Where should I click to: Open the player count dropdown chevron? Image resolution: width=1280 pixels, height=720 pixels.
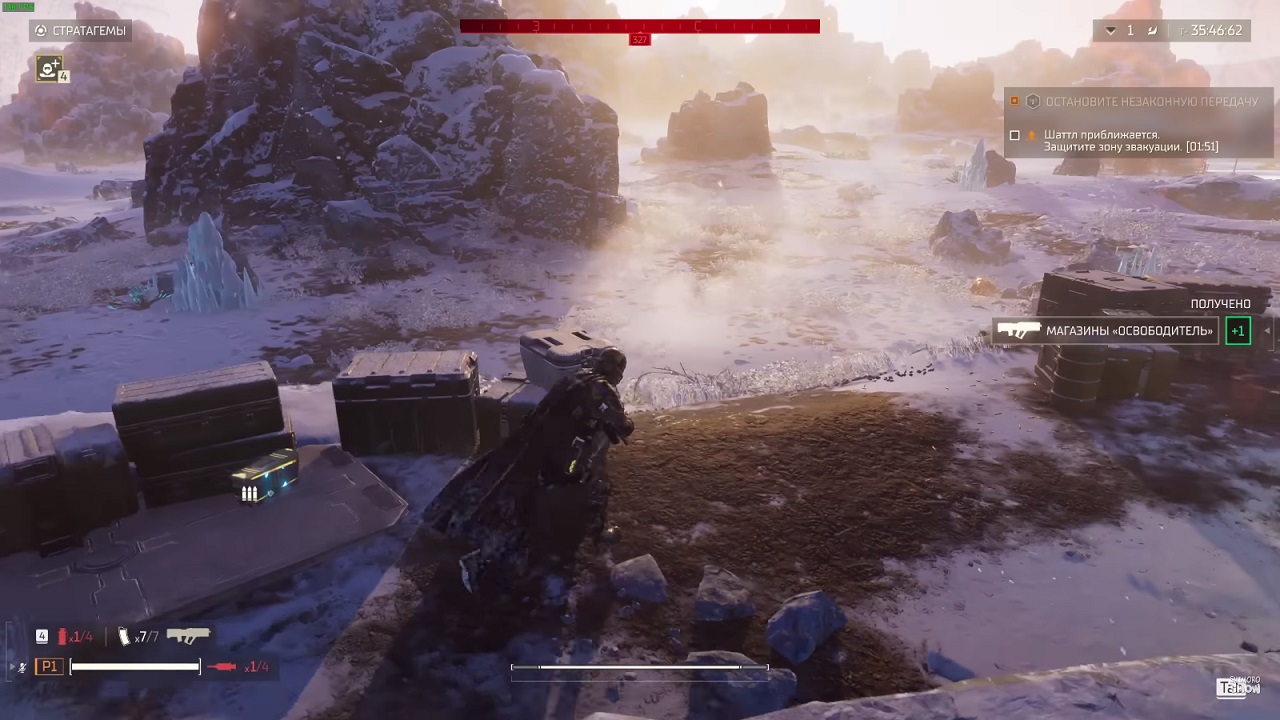(1110, 31)
